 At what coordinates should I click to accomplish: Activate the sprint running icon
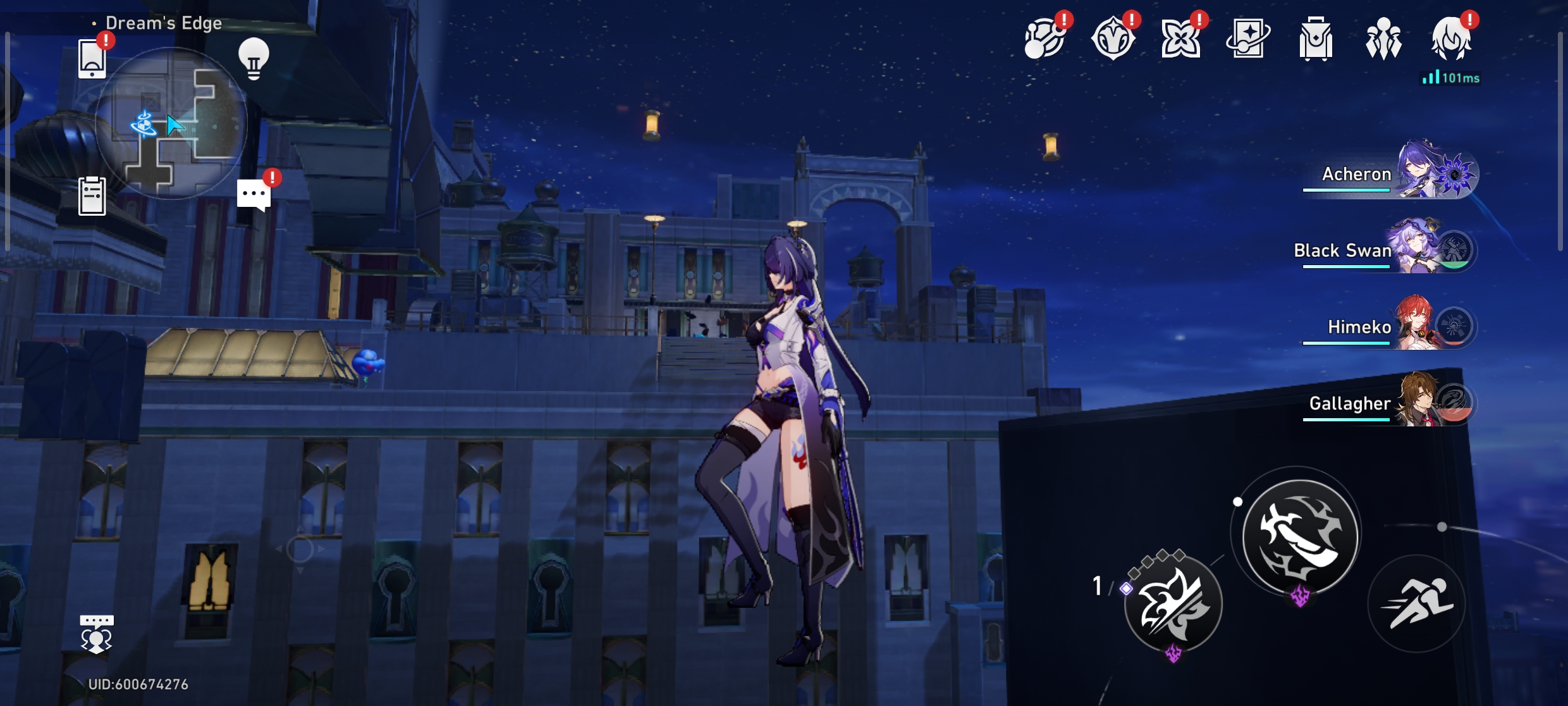tap(1416, 604)
